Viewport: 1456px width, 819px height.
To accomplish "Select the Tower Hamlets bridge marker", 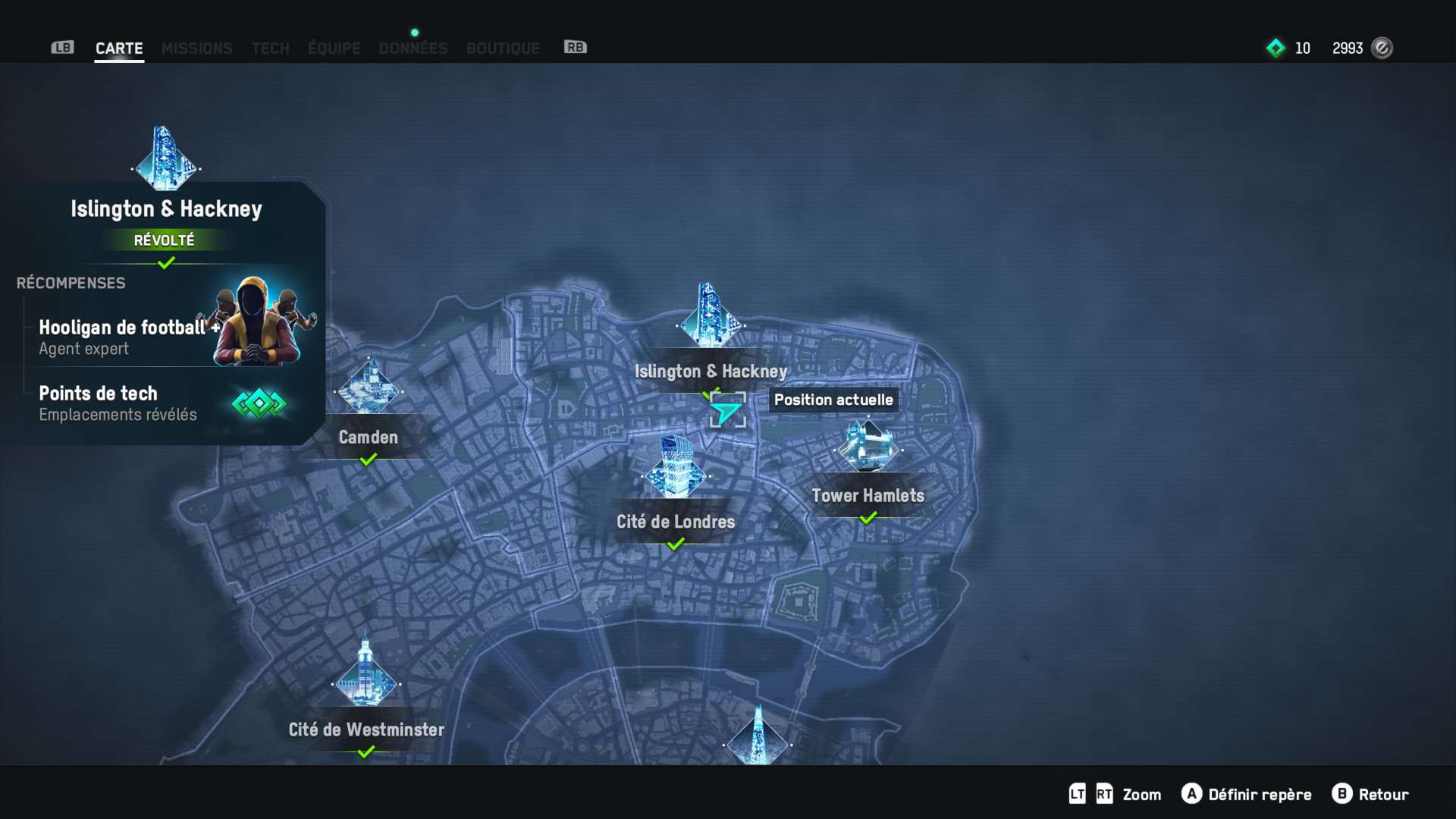I will click(x=868, y=447).
